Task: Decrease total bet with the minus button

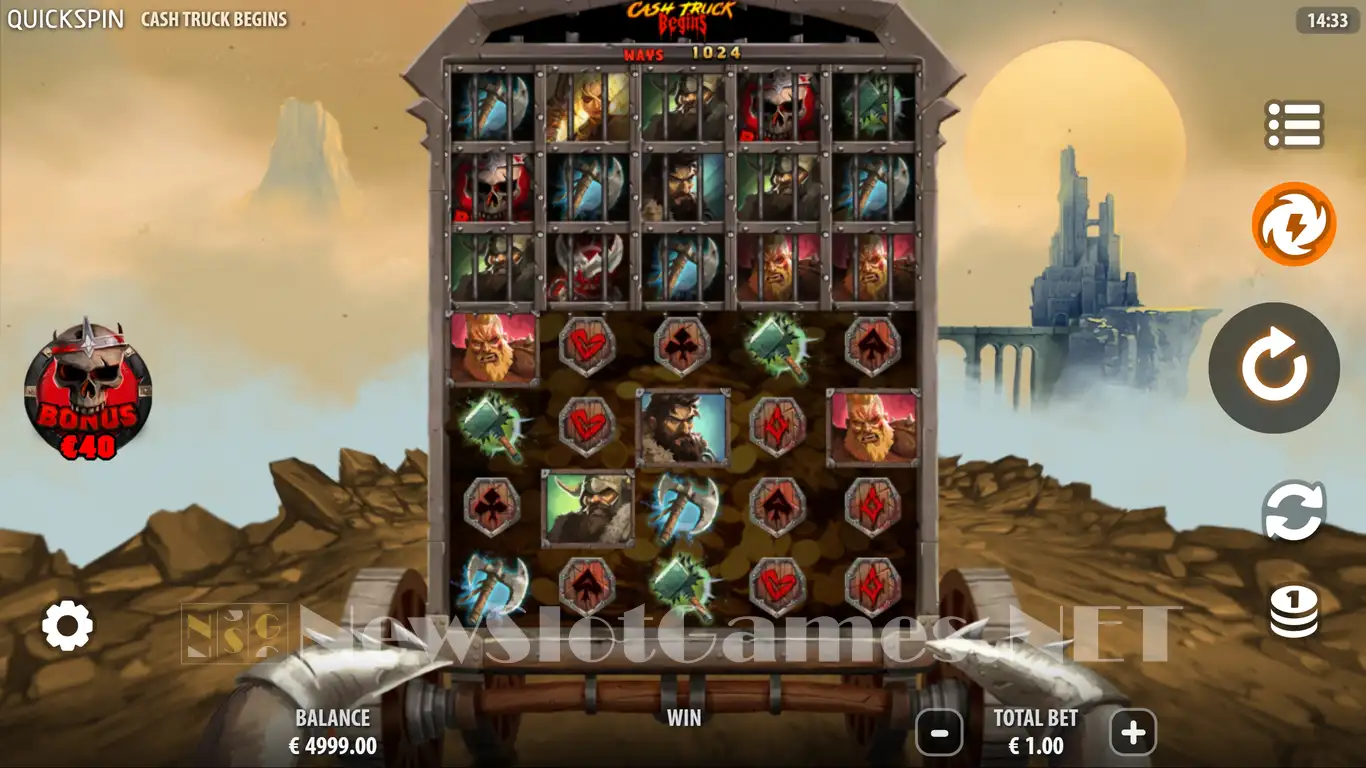Action: tap(939, 733)
